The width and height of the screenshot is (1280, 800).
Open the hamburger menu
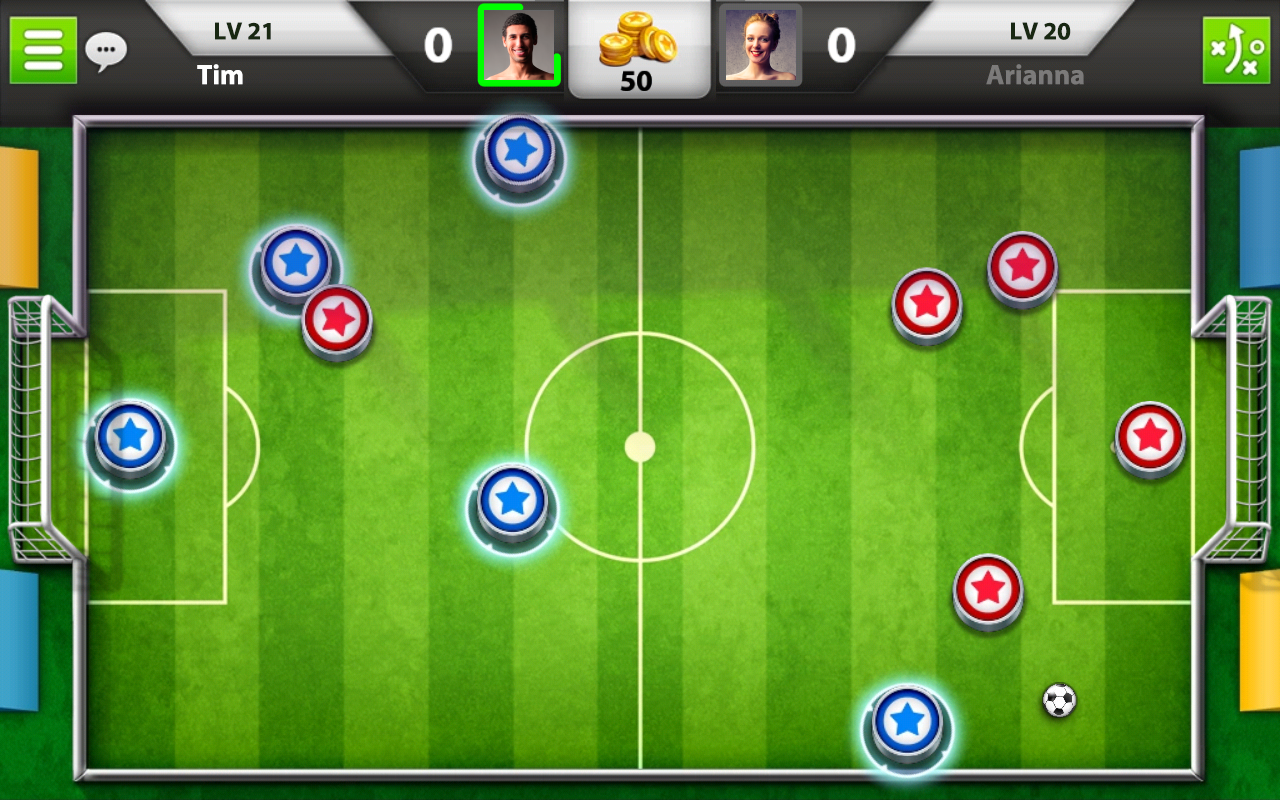pyautogui.click(x=42, y=49)
